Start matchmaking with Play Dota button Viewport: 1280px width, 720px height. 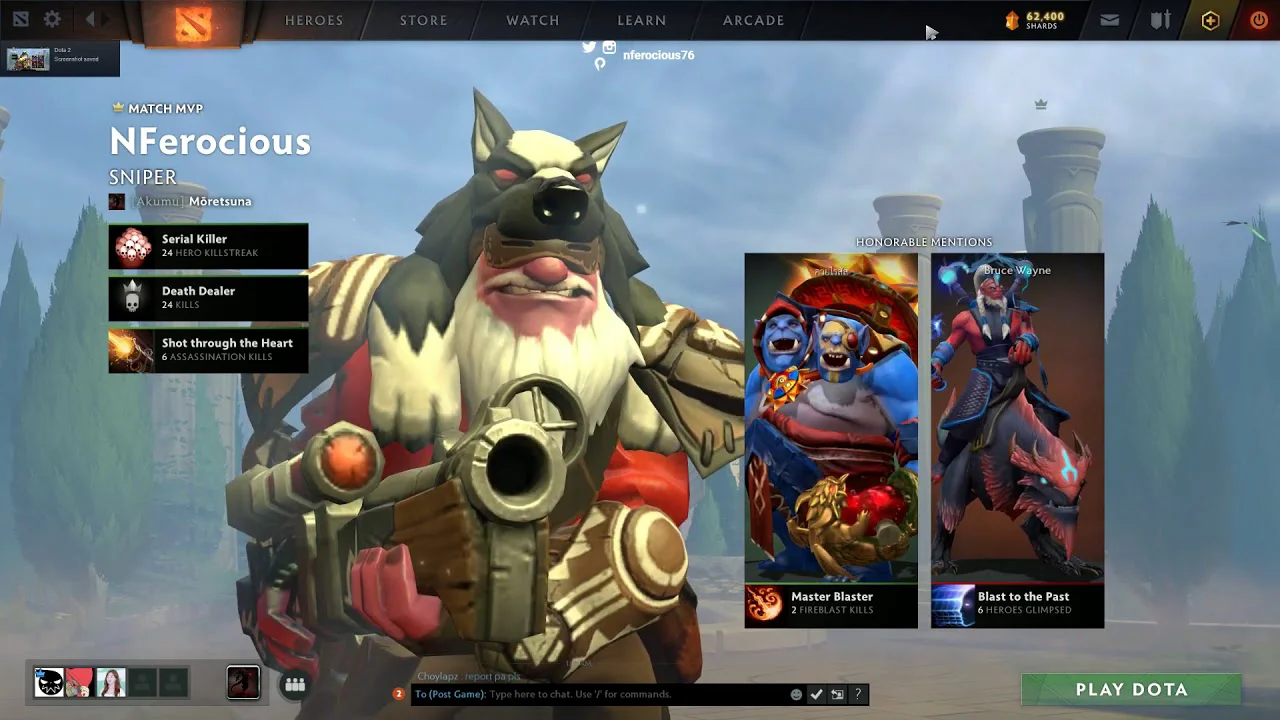[x=1131, y=689]
